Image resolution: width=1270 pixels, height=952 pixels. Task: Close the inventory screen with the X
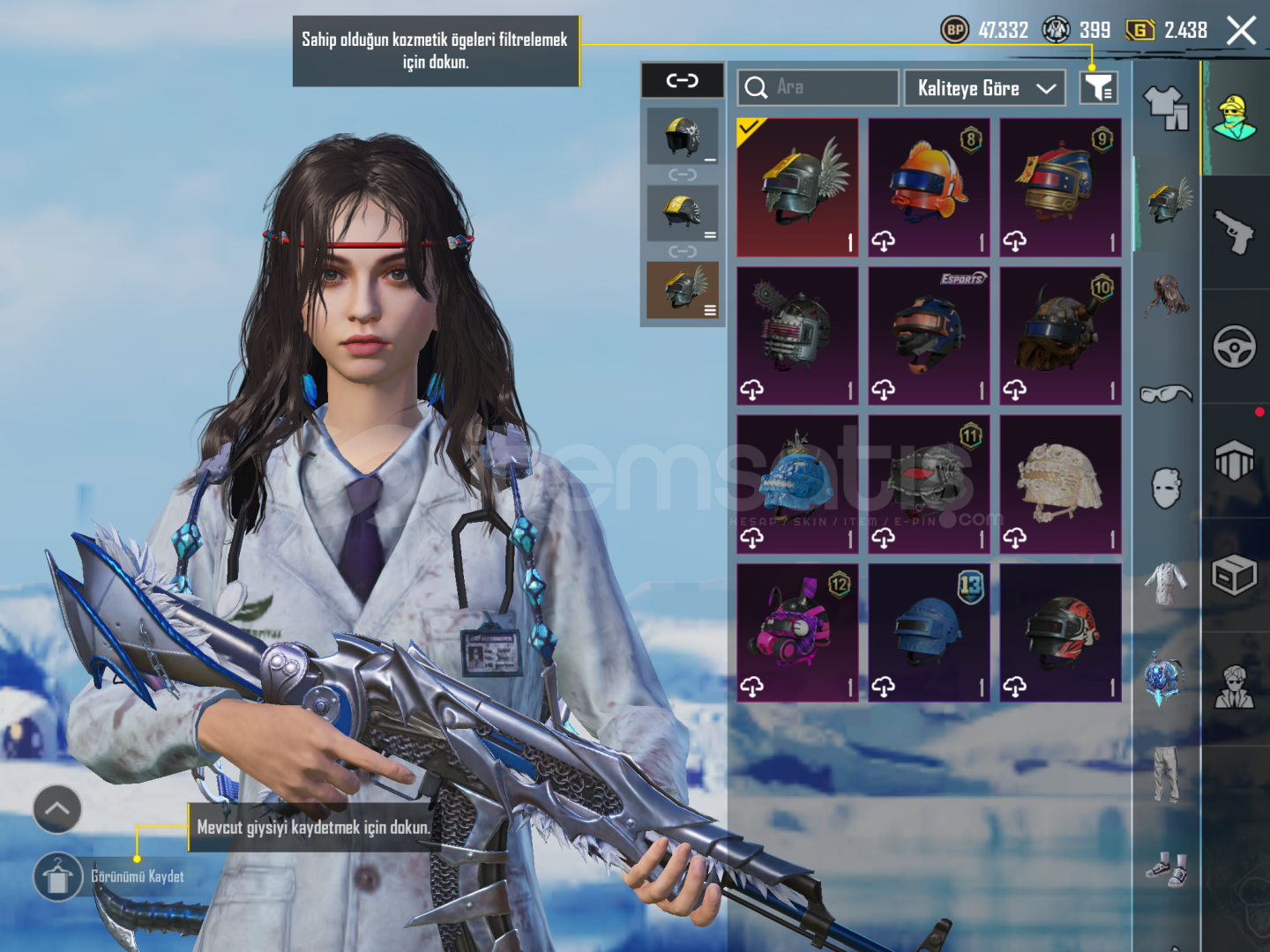click(x=1241, y=31)
